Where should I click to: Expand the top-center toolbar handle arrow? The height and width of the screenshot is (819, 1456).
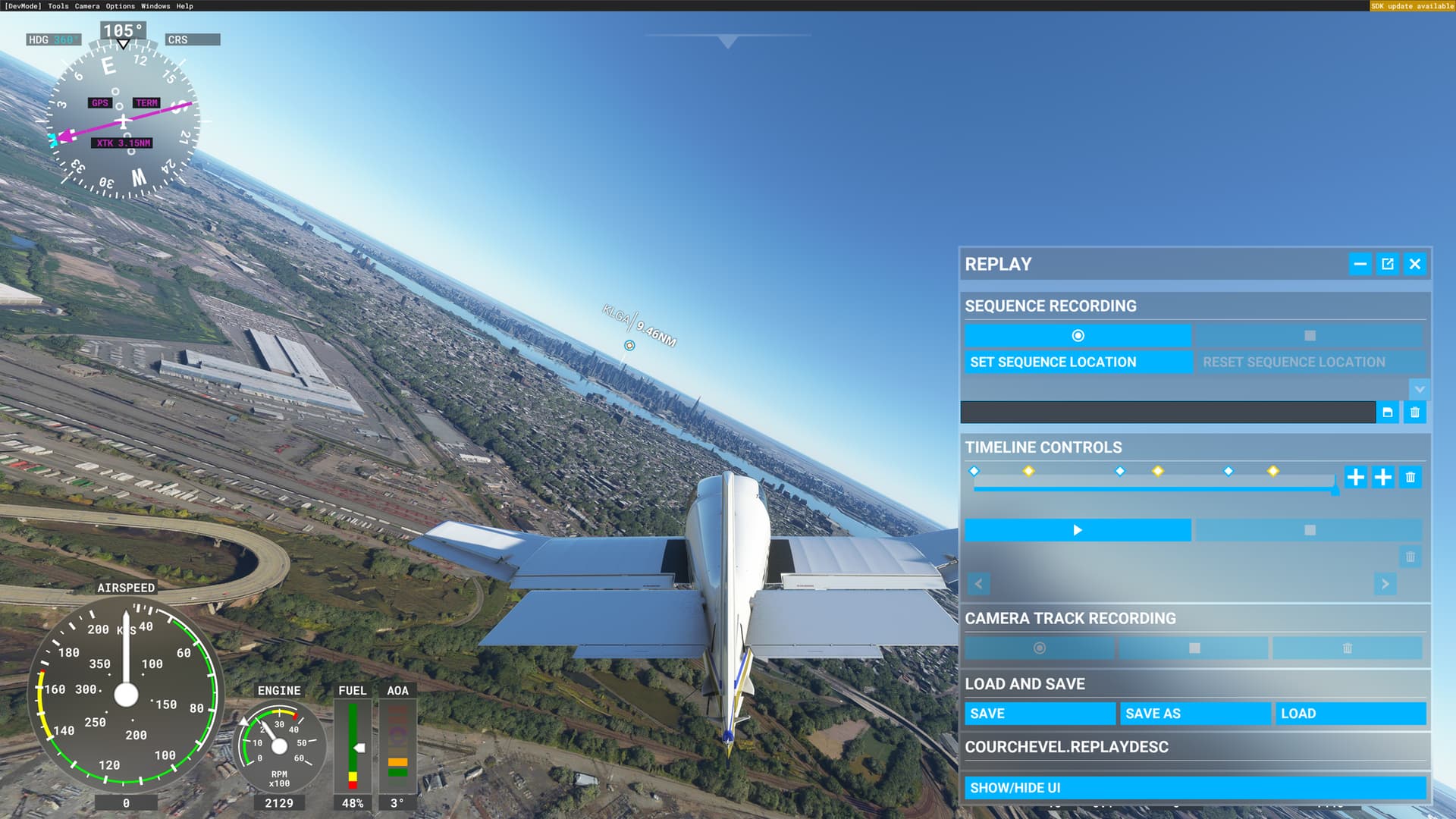[x=727, y=42]
